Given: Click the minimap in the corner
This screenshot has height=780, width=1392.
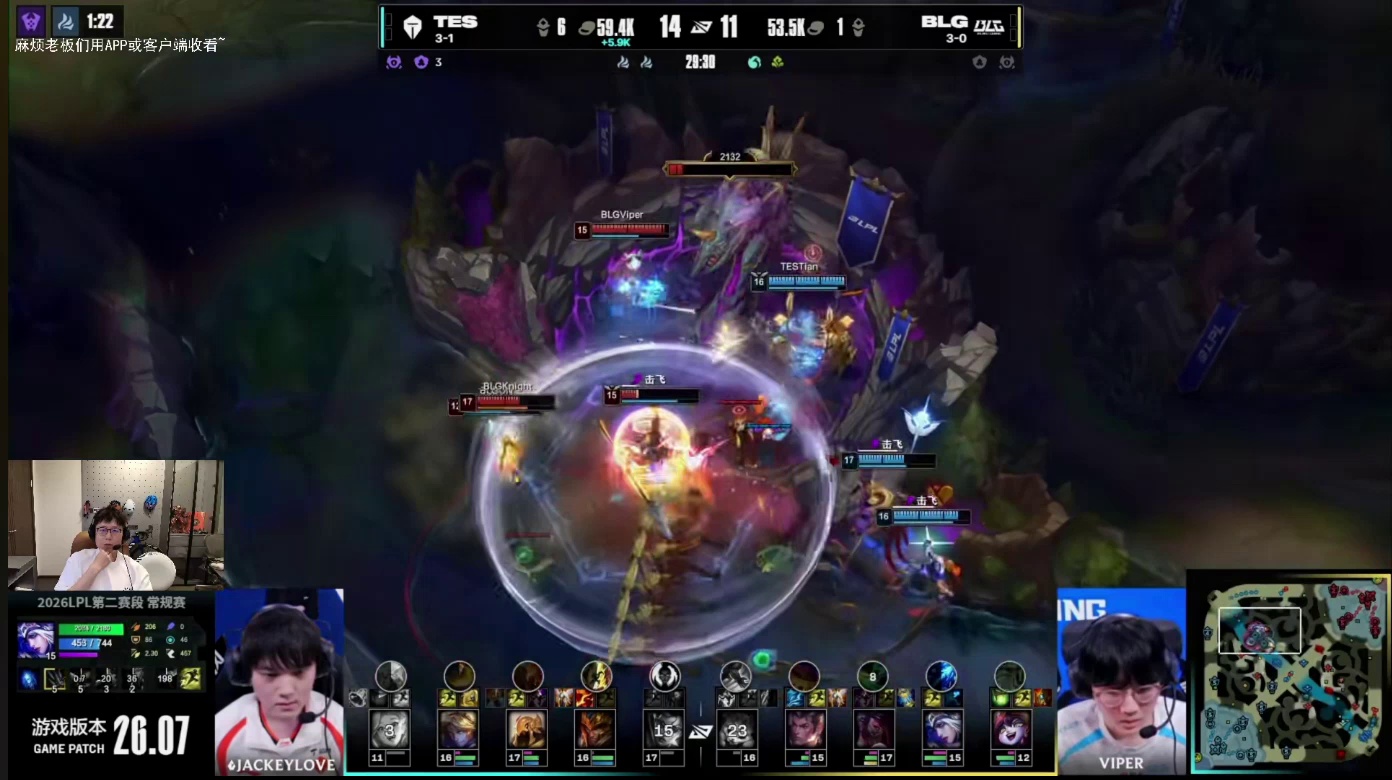Looking at the screenshot, I should point(1288,673).
